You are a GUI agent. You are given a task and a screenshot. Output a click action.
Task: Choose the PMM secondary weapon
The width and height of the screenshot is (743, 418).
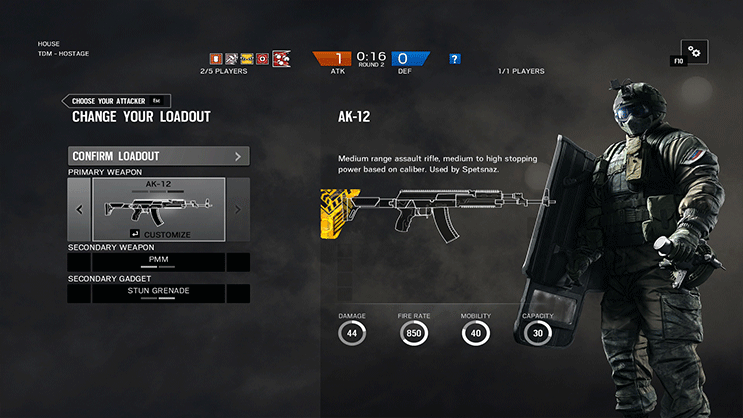click(158, 262)
